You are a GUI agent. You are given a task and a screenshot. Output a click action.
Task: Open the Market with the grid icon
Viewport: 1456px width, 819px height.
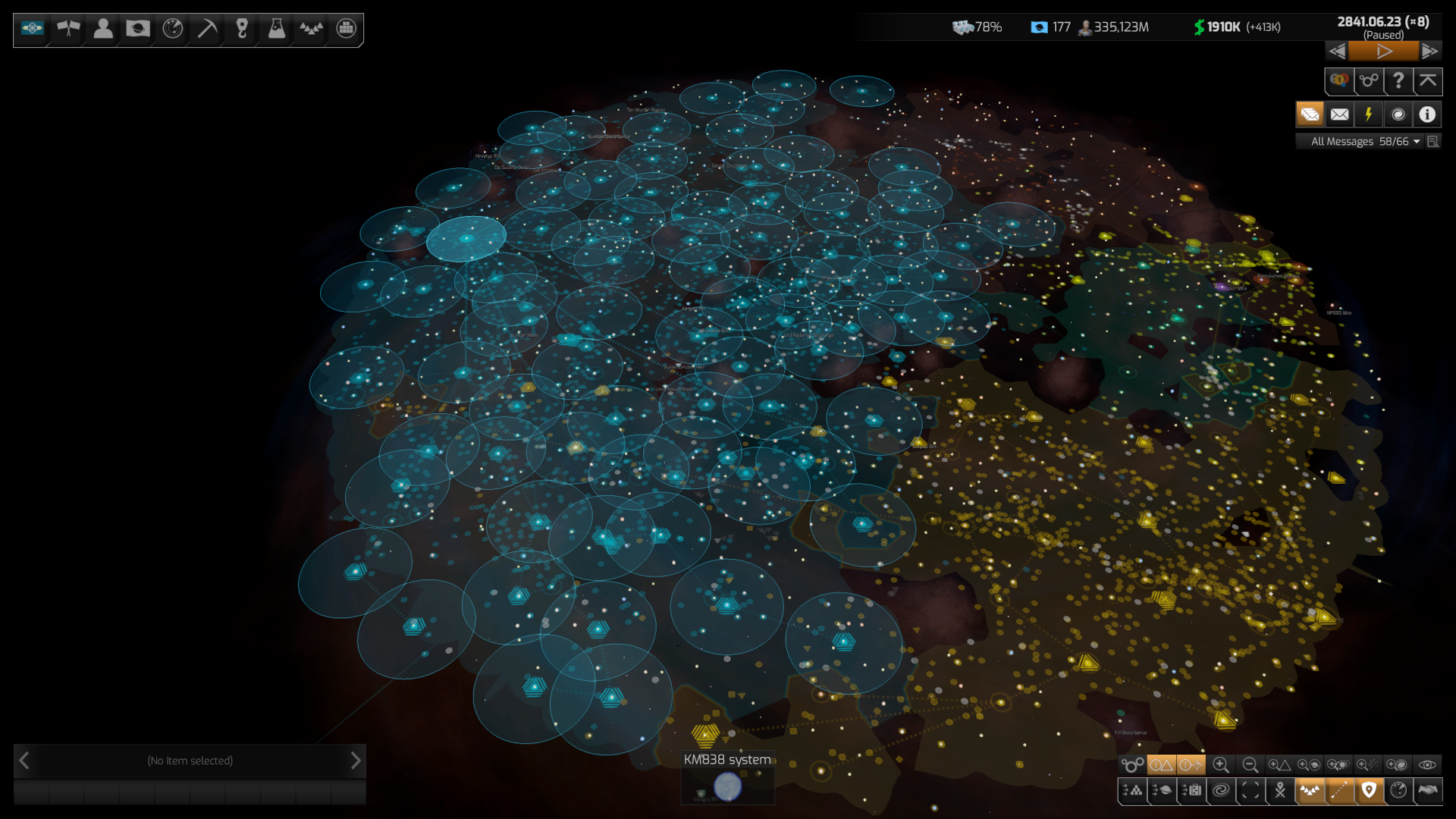click(346, 30)
